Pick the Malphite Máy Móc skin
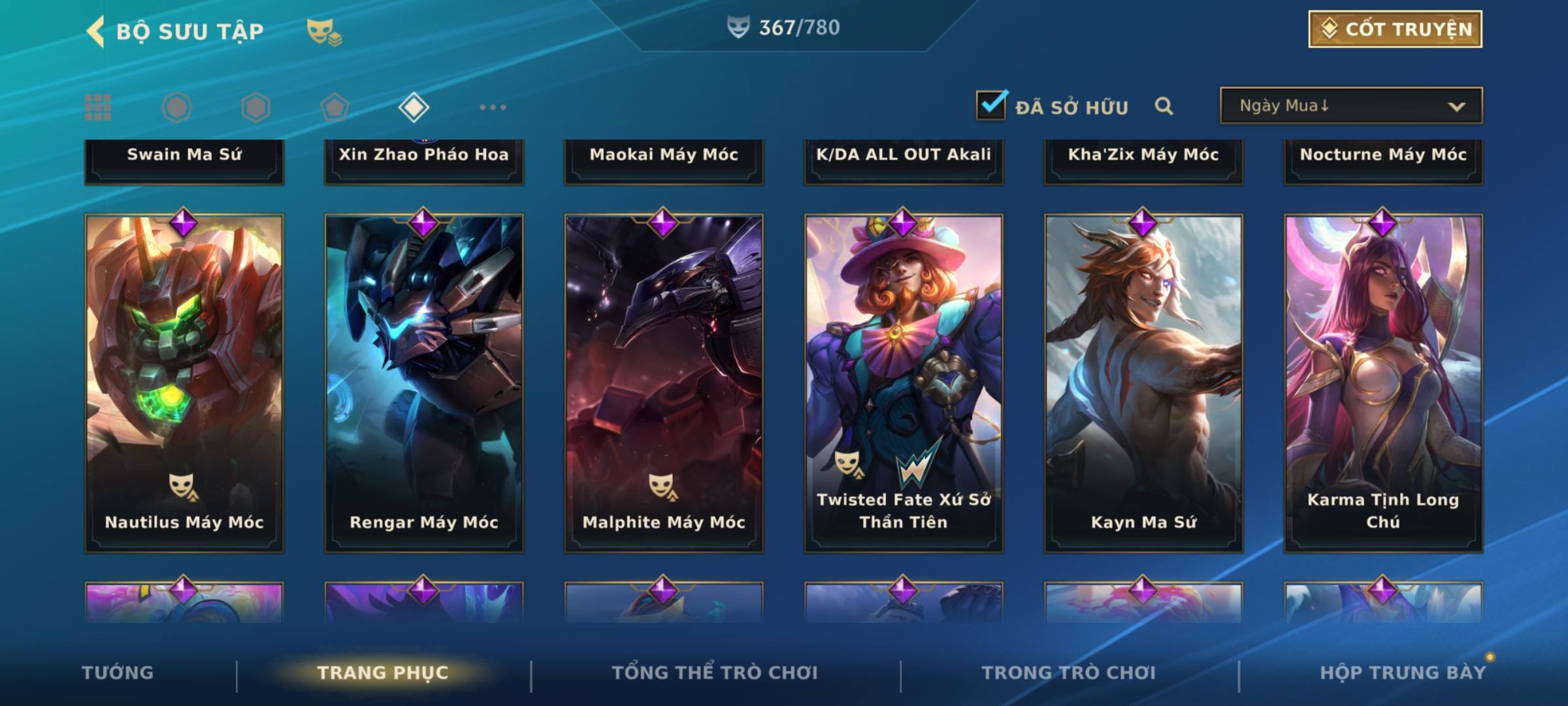 click(x=664, y=384)
